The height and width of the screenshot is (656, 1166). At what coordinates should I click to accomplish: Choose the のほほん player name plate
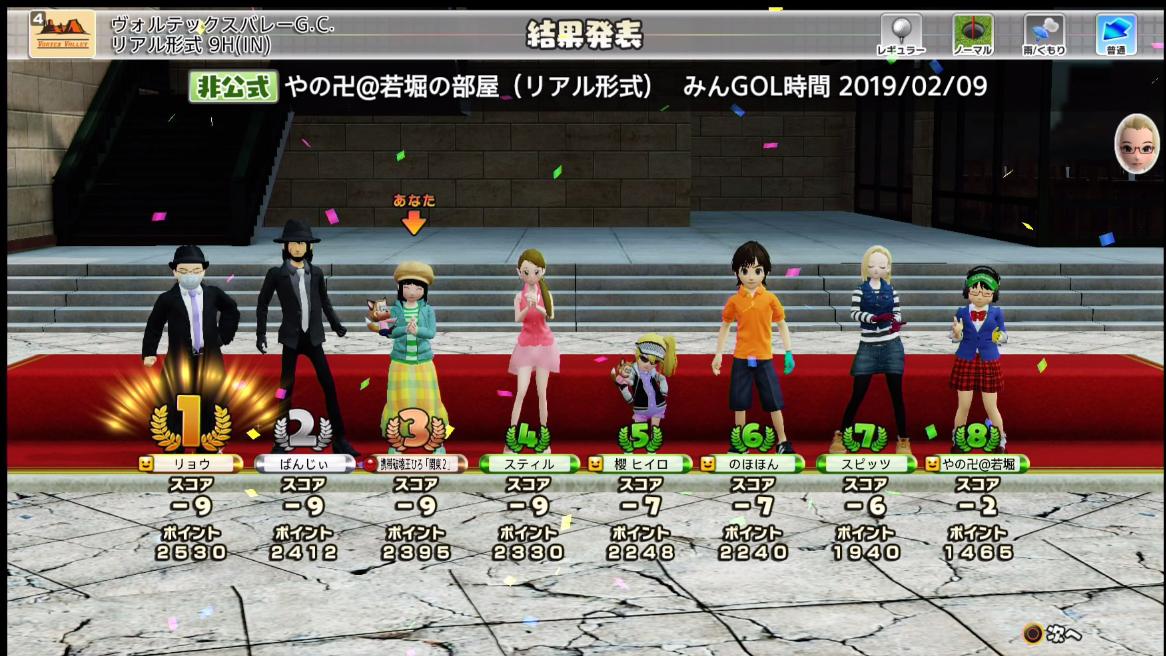[753, 464]
